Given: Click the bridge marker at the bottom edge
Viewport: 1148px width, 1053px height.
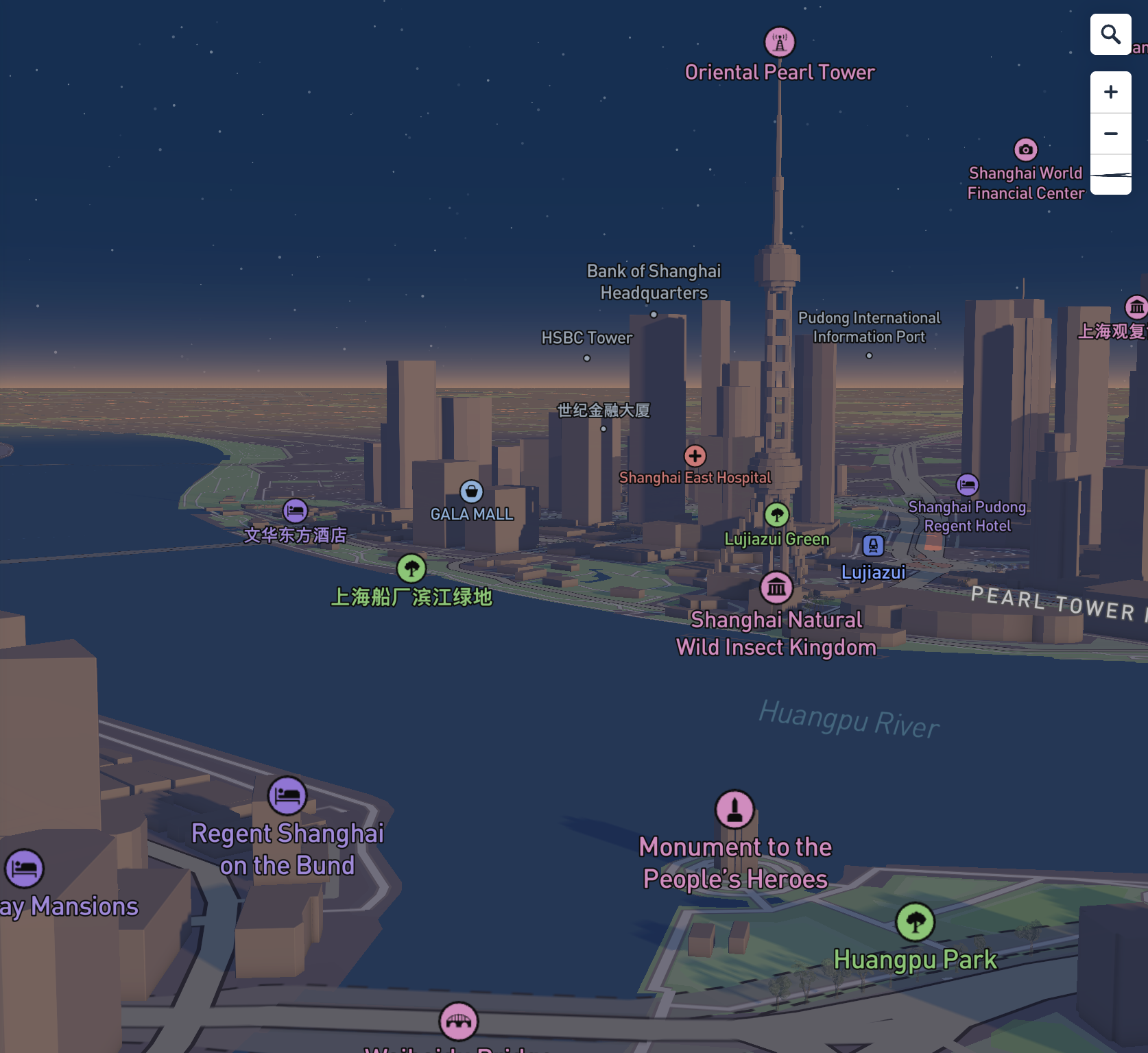Looking at the screenshot, I should click(x=459, y=1021).
